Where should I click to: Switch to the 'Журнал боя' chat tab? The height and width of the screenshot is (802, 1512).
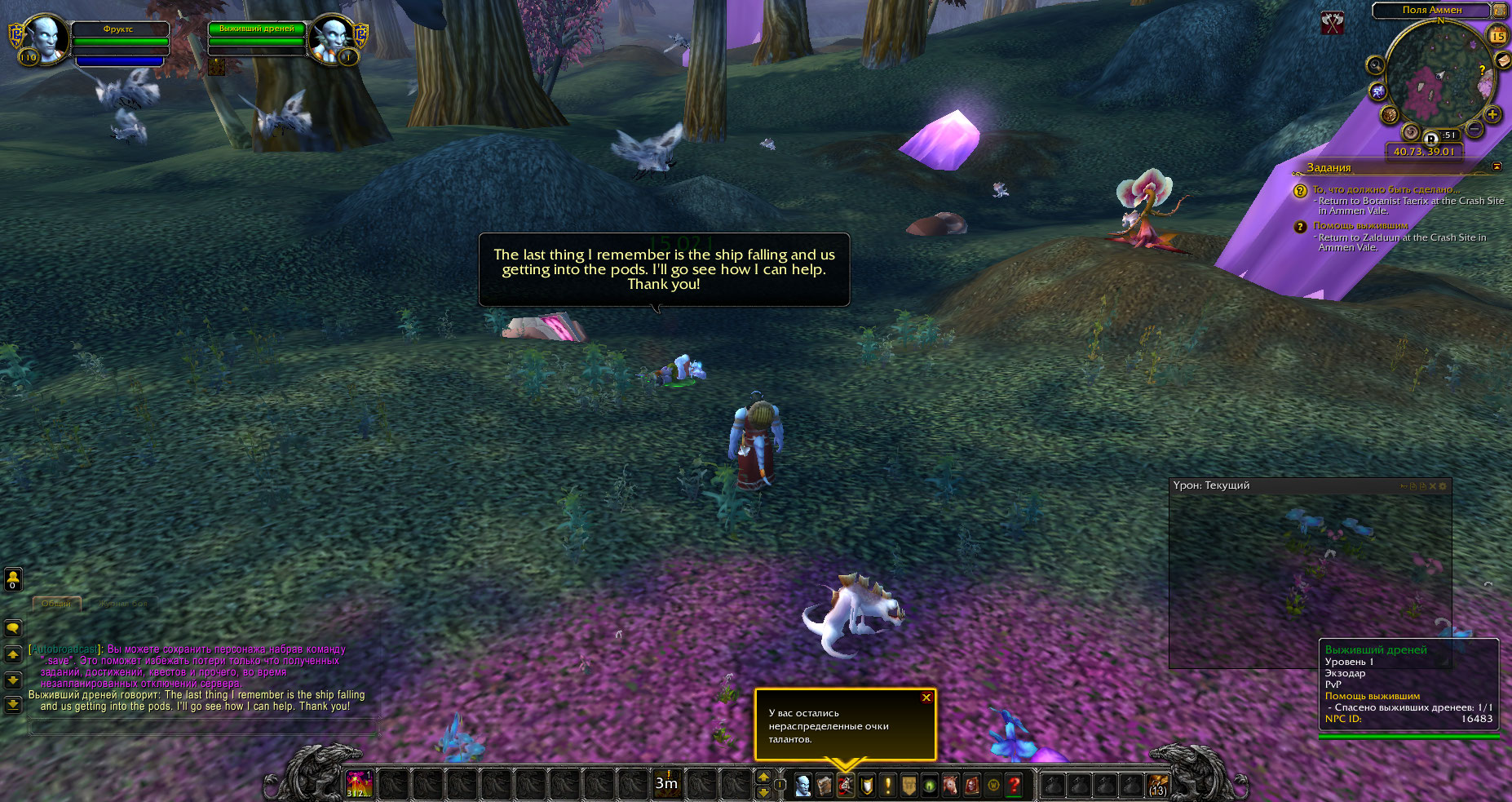[x=122, y=604]
